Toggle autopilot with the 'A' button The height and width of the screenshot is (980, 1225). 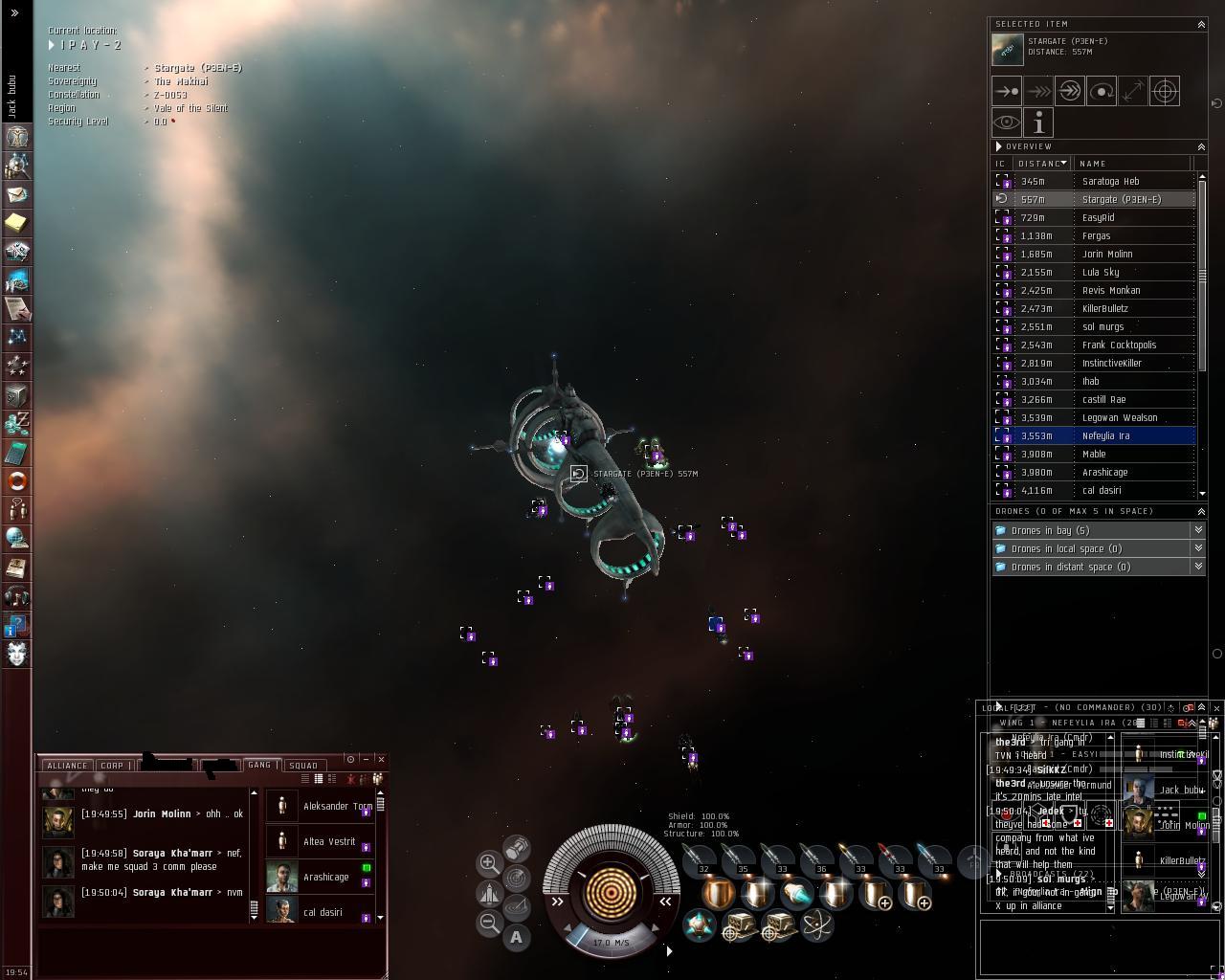(x=516, y=937)
